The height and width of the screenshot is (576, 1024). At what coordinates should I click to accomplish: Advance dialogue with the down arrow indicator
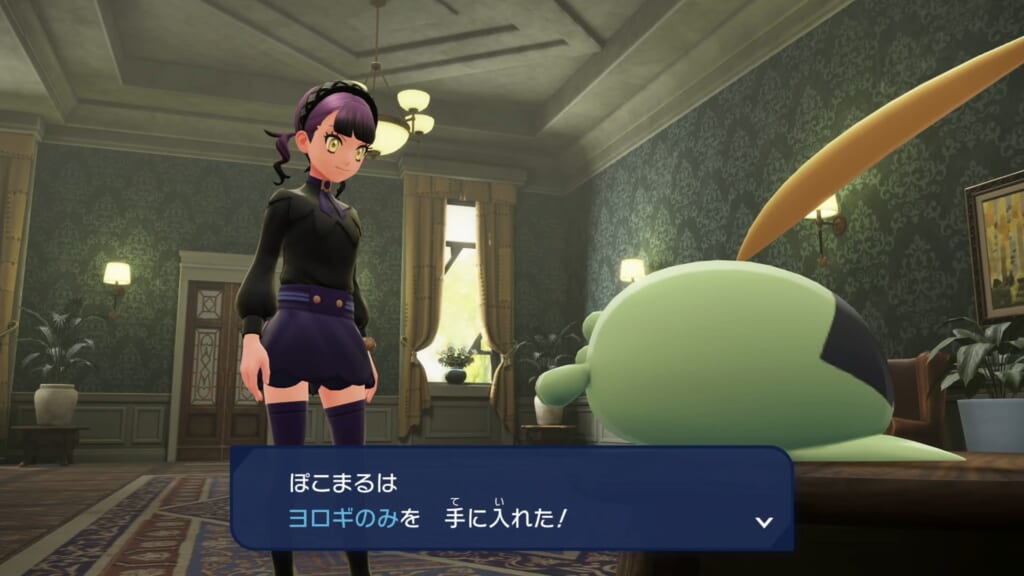coord(764,521)
